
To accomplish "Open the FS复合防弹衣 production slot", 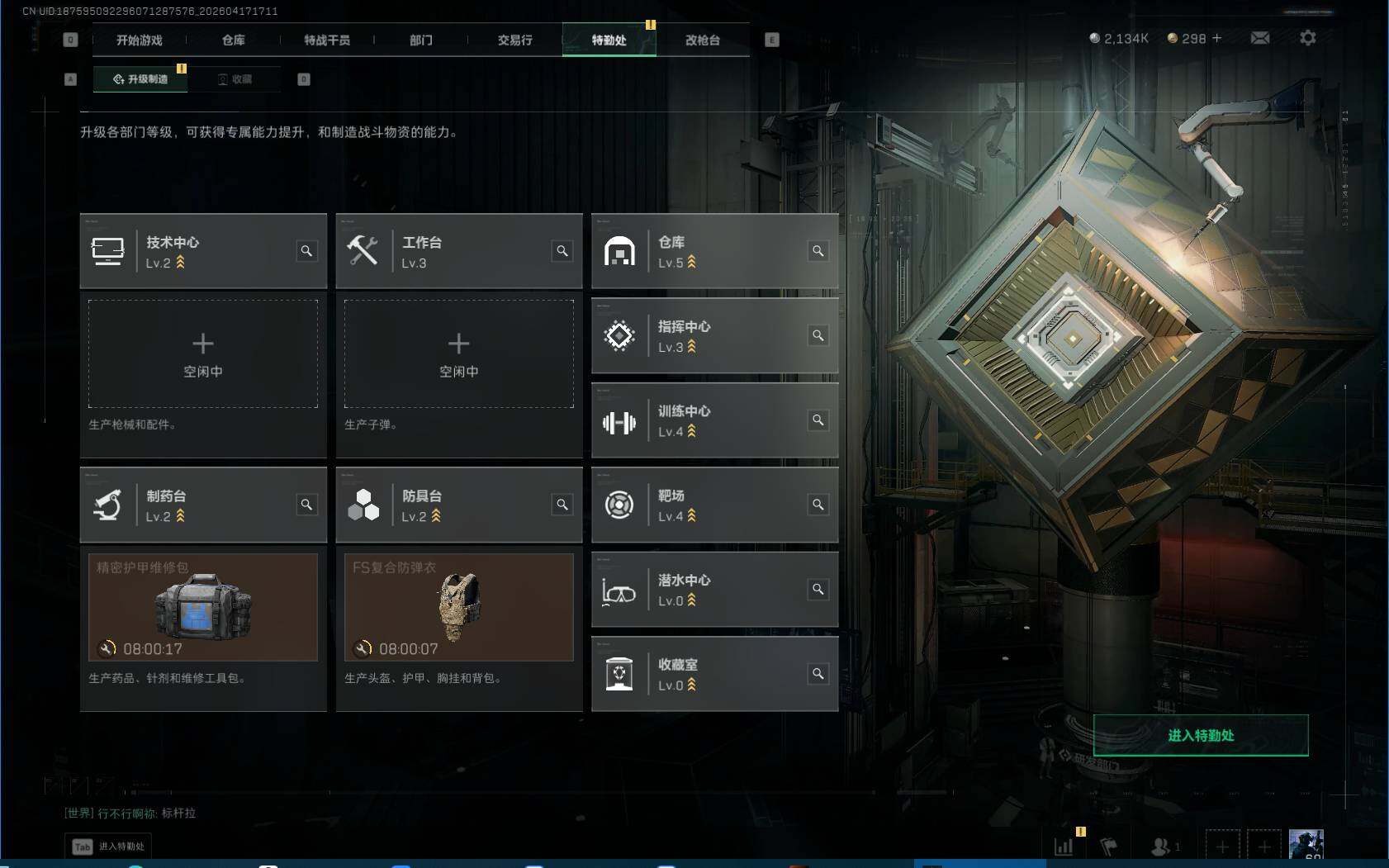I will pos(459,607).
